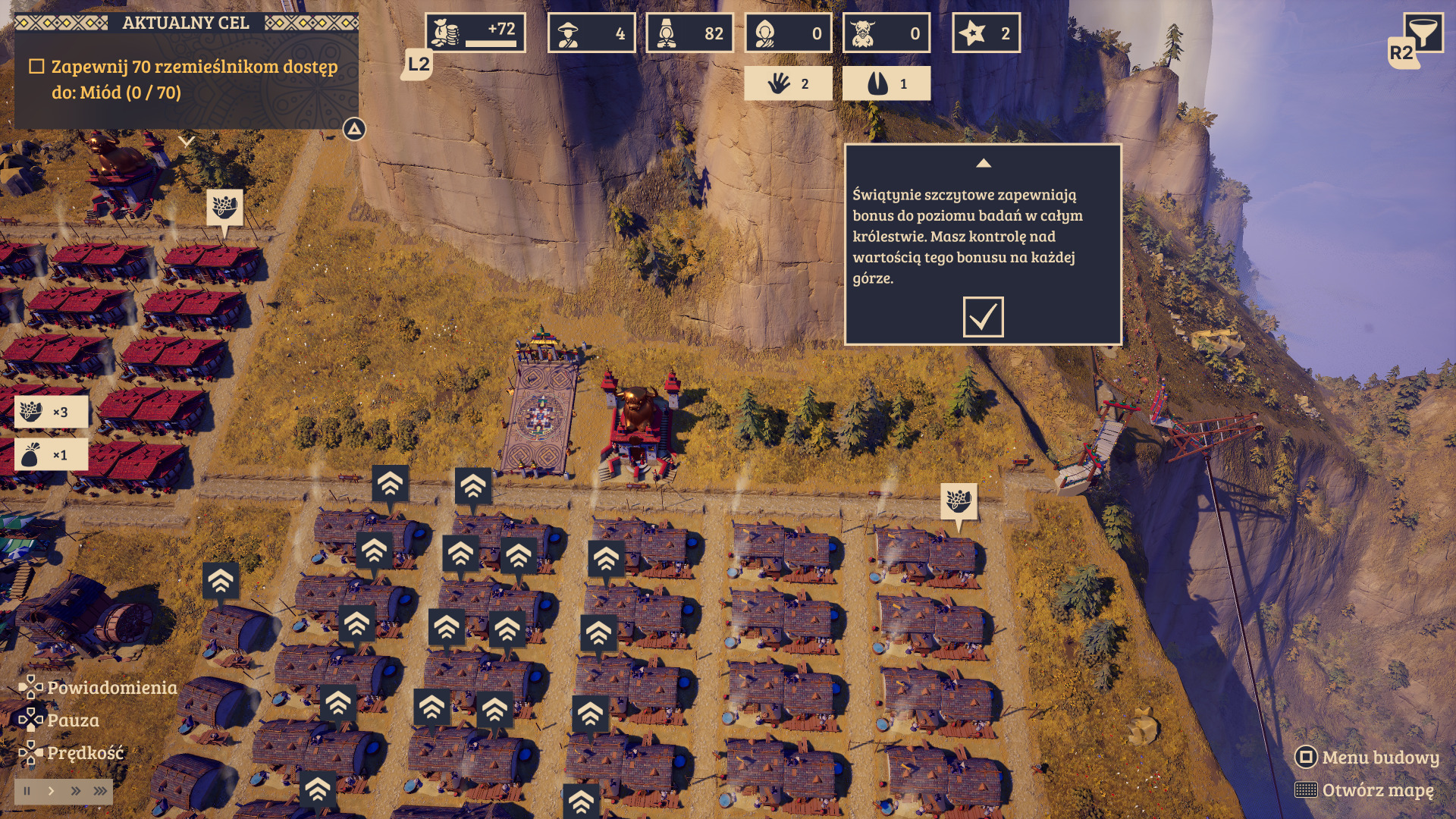Pause the game using the speed bar

(27, 791)
